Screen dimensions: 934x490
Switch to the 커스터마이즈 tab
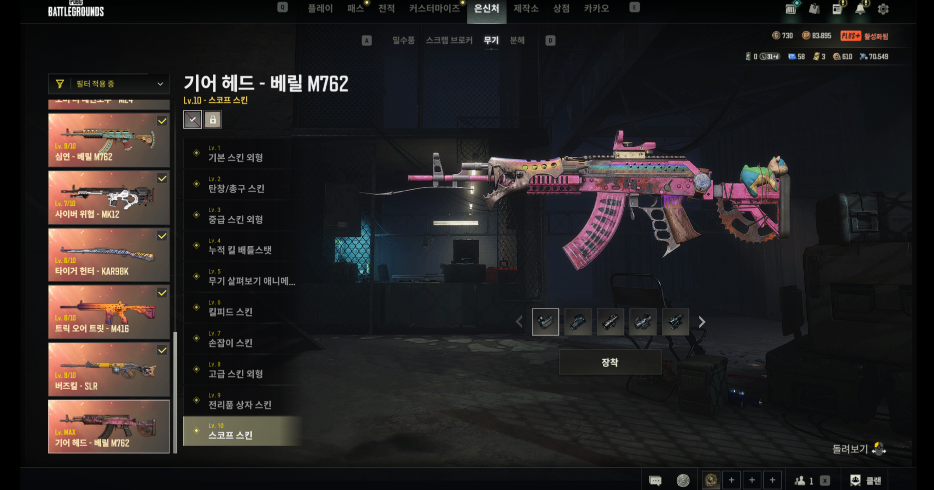pyautogui.click(x=435, y=8)
